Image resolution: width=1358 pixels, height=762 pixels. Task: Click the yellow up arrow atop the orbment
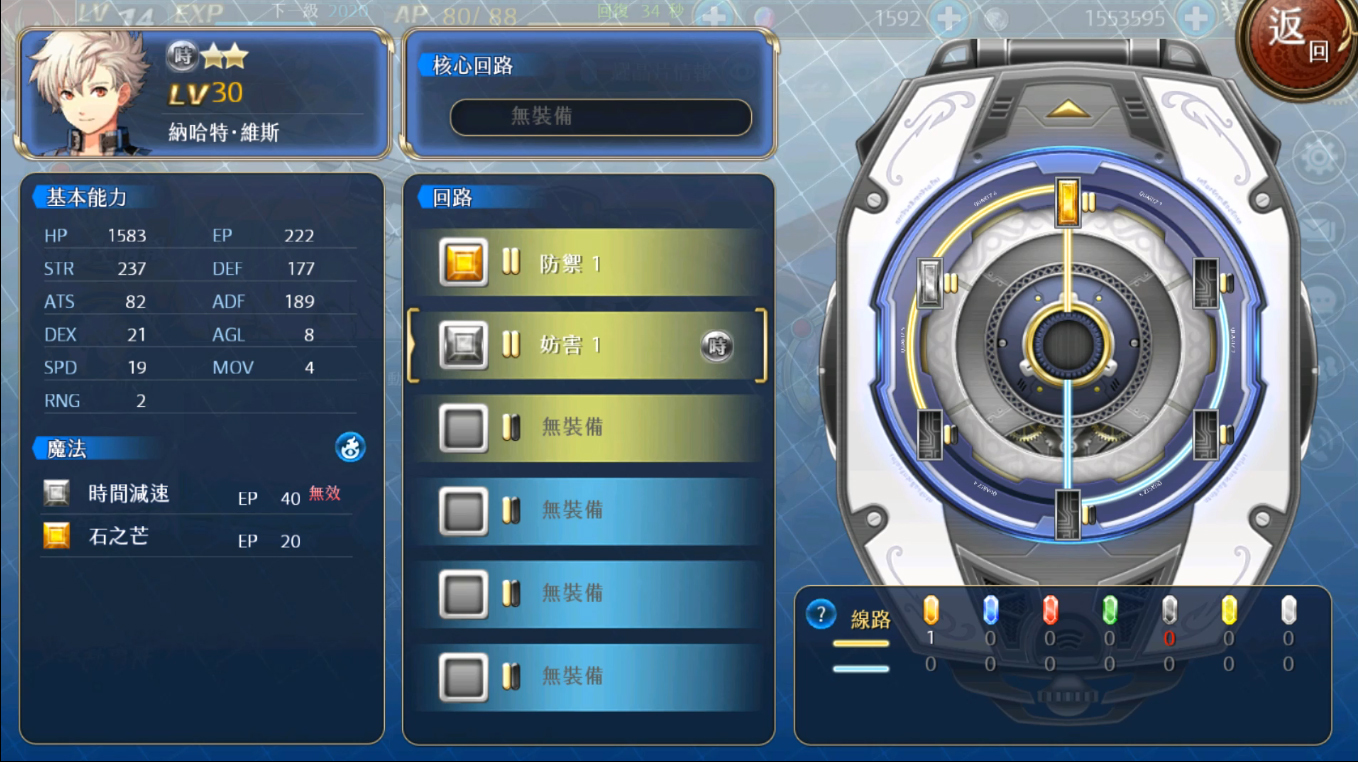(x=1068, y=108)
